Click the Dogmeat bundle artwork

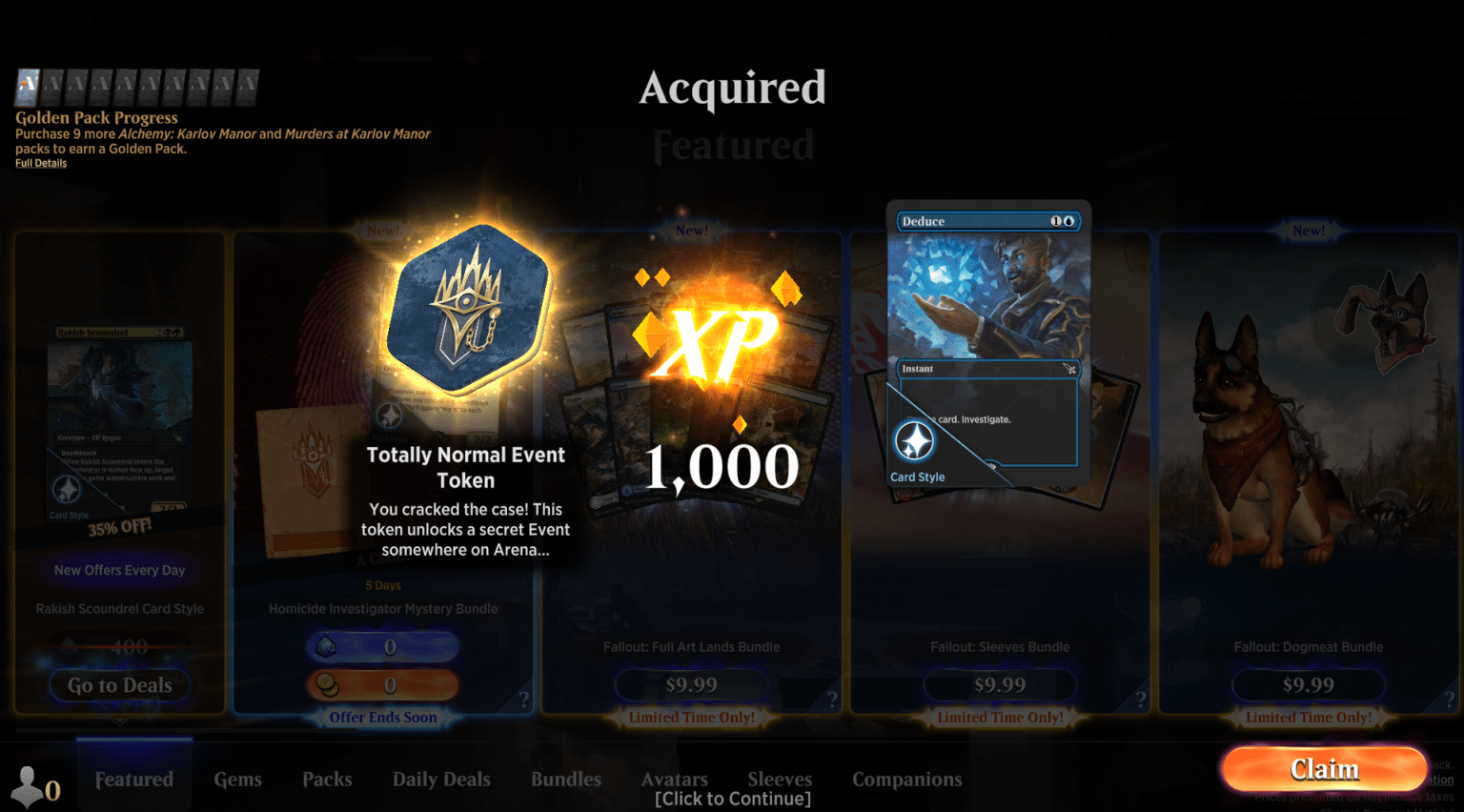[1306, 410]
